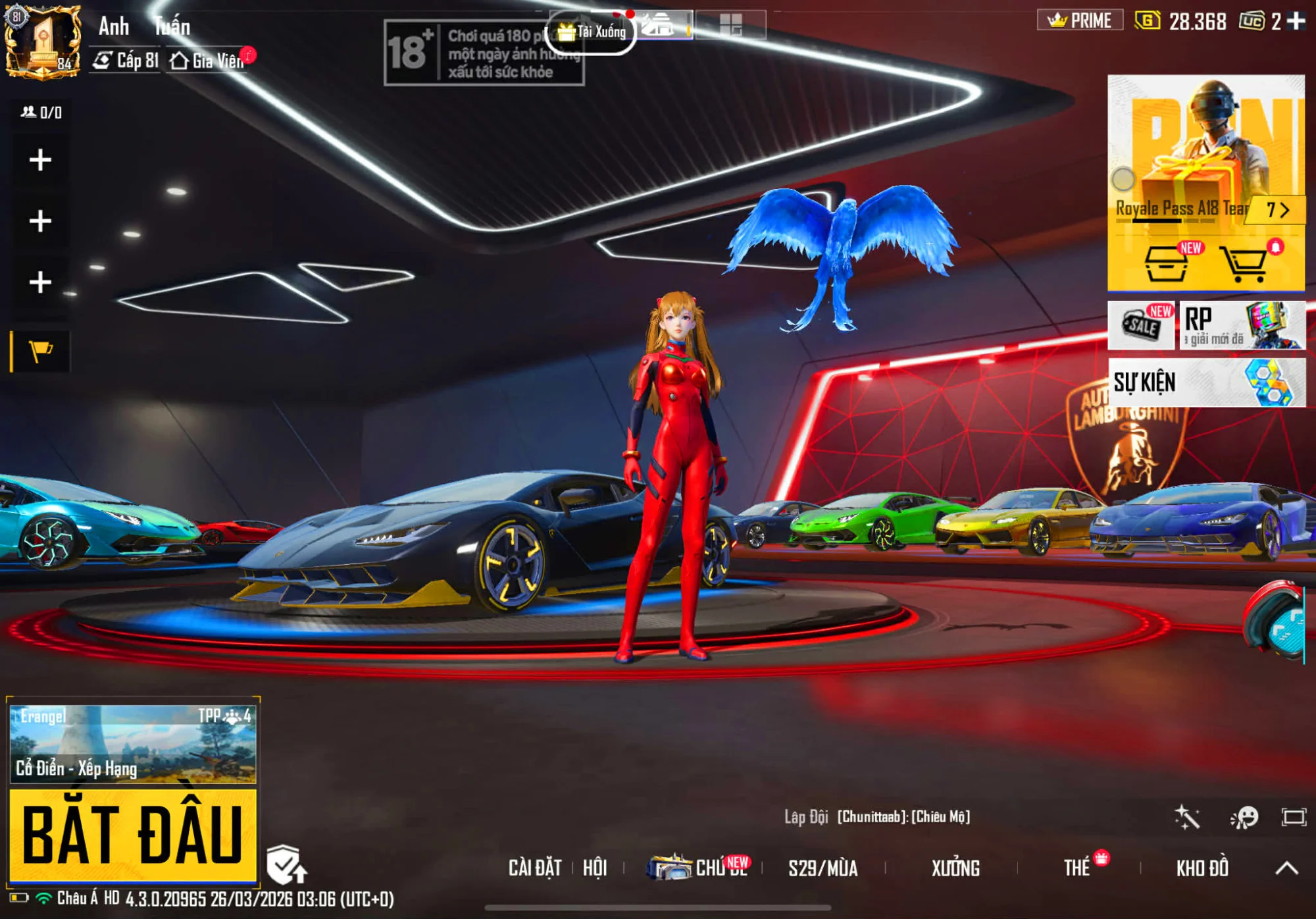Open KHO ĐỒ inventory
This screenshot has width=1316, height=919.
tap(1202, 869)
